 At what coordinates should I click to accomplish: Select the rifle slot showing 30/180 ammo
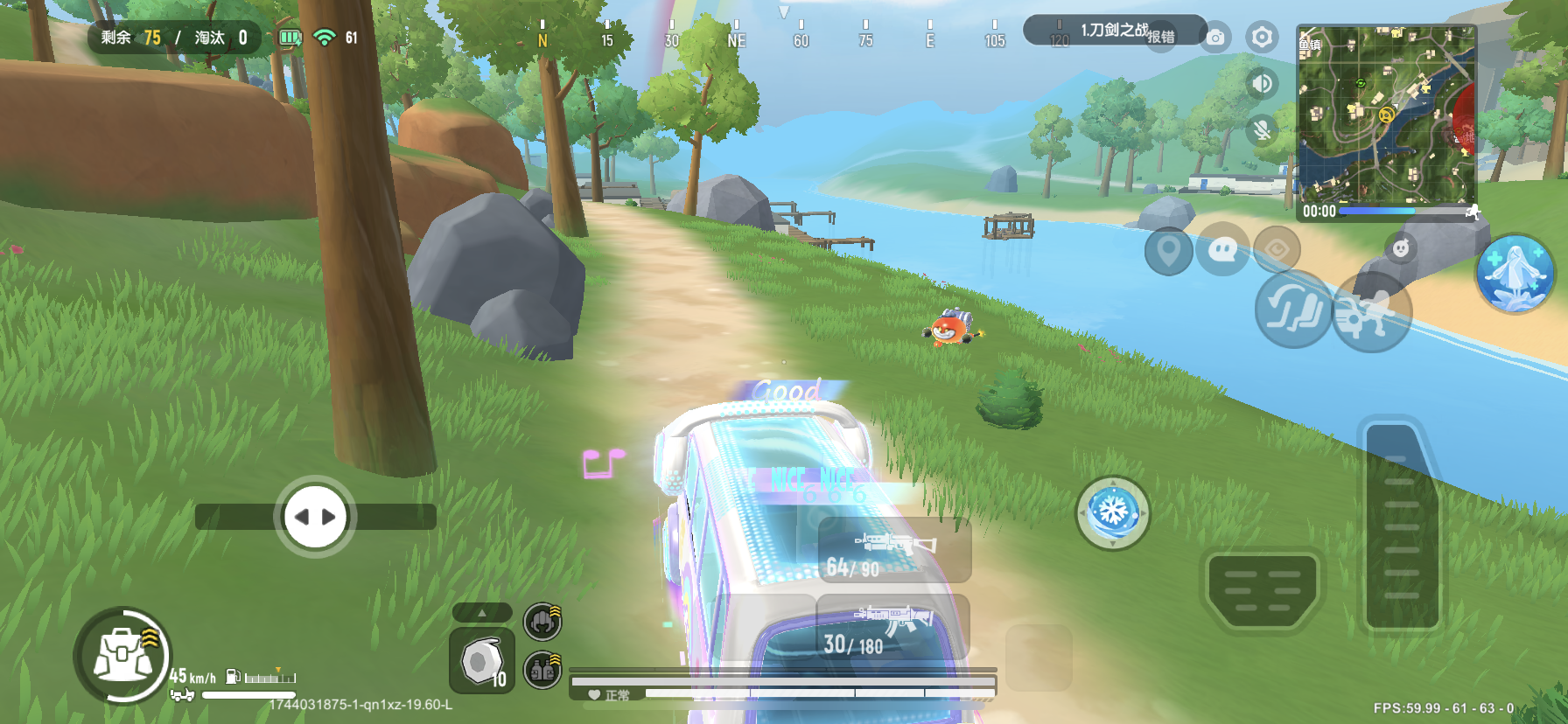click(x=892, y=630)
